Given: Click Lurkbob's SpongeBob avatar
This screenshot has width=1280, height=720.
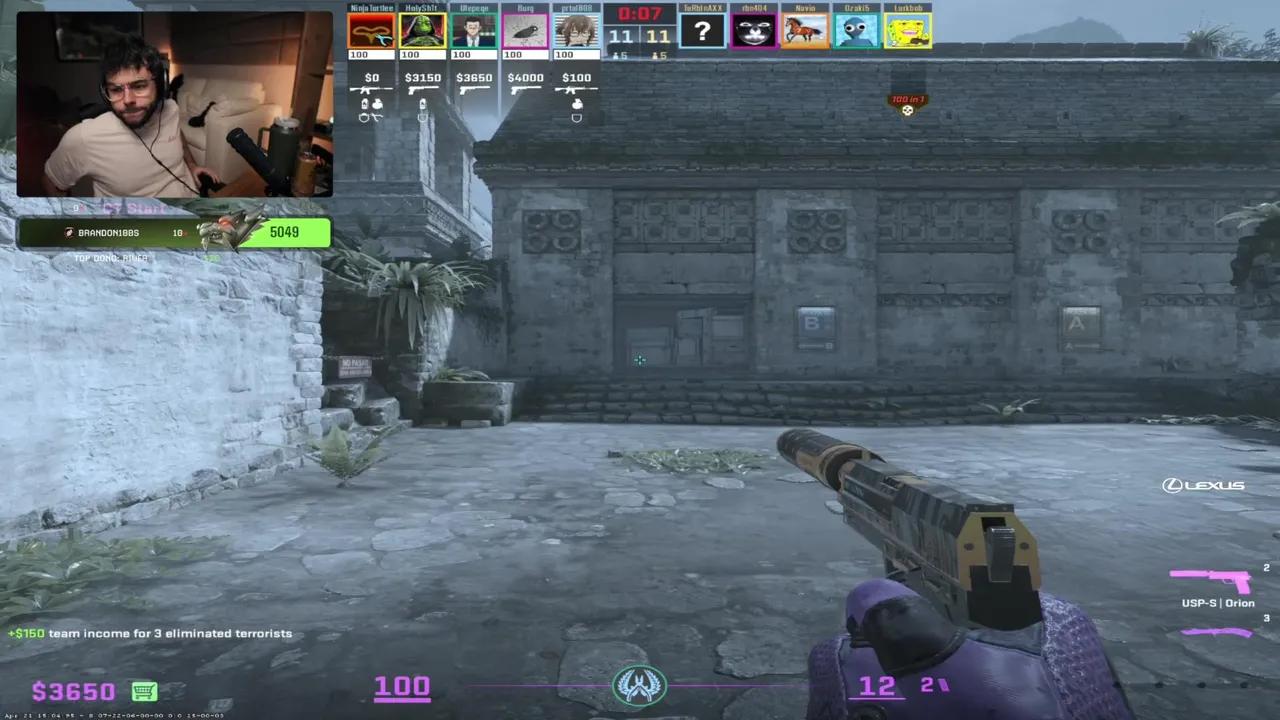Looking at the screenshot, I should click(908, 31).
